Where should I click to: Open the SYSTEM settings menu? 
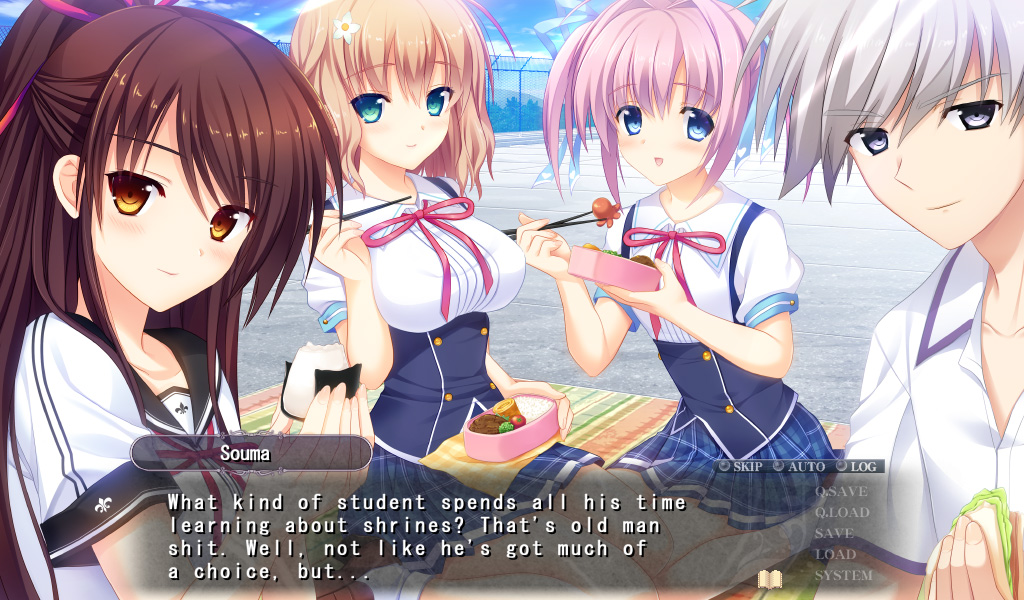coord(843,576)
